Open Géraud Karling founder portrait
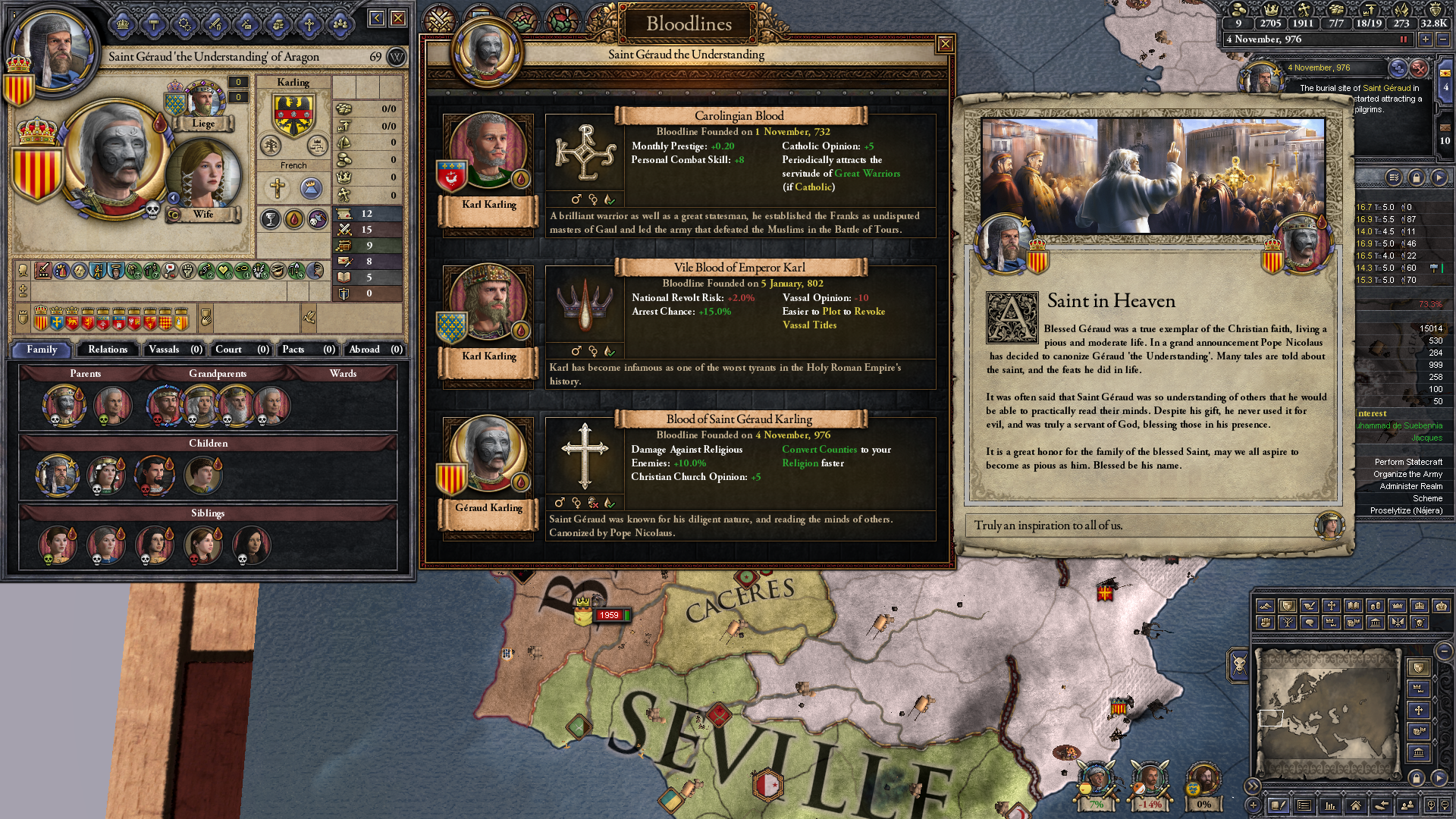 488,455
